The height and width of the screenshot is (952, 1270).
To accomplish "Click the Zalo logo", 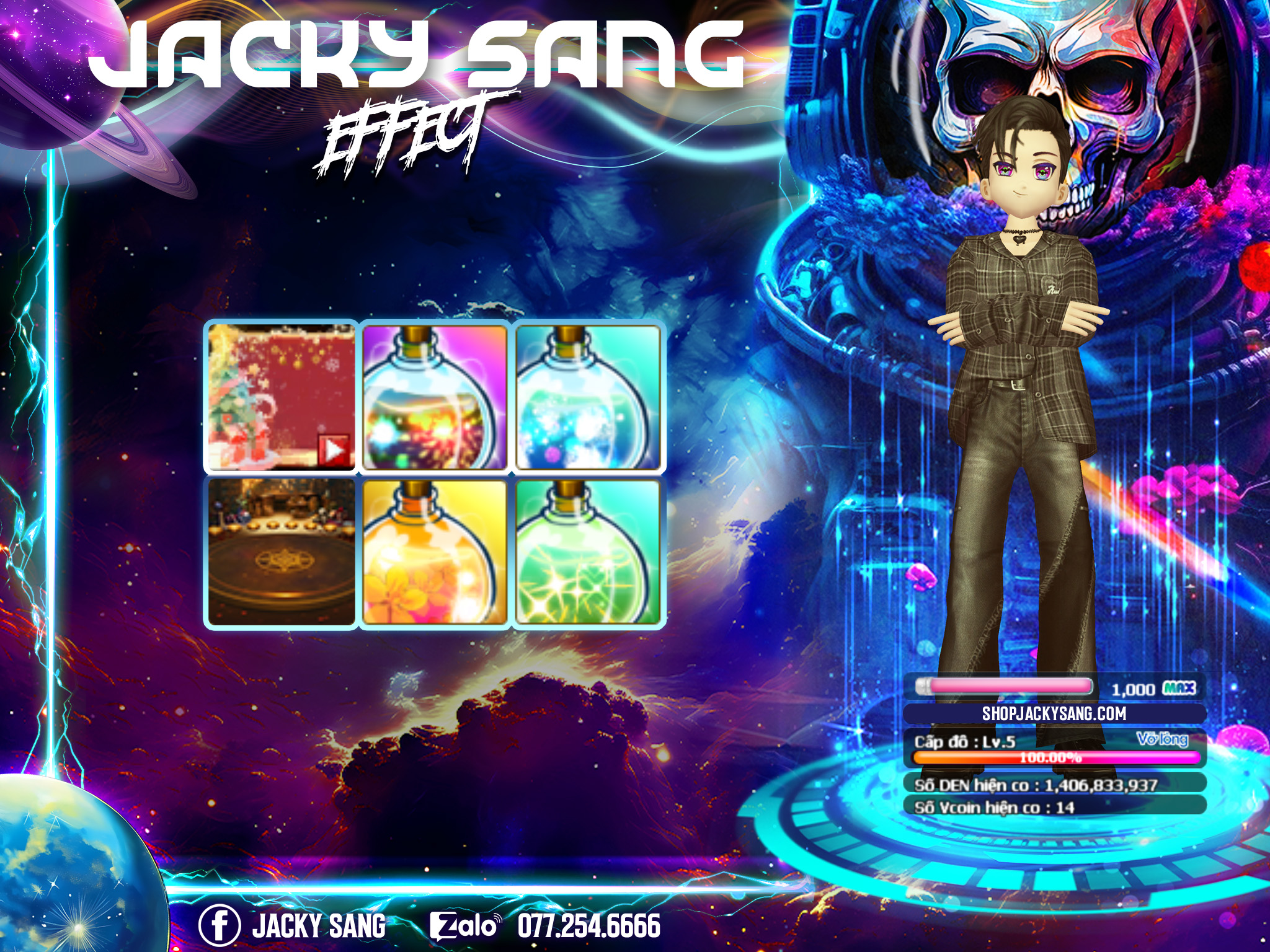I will [464, 926].
